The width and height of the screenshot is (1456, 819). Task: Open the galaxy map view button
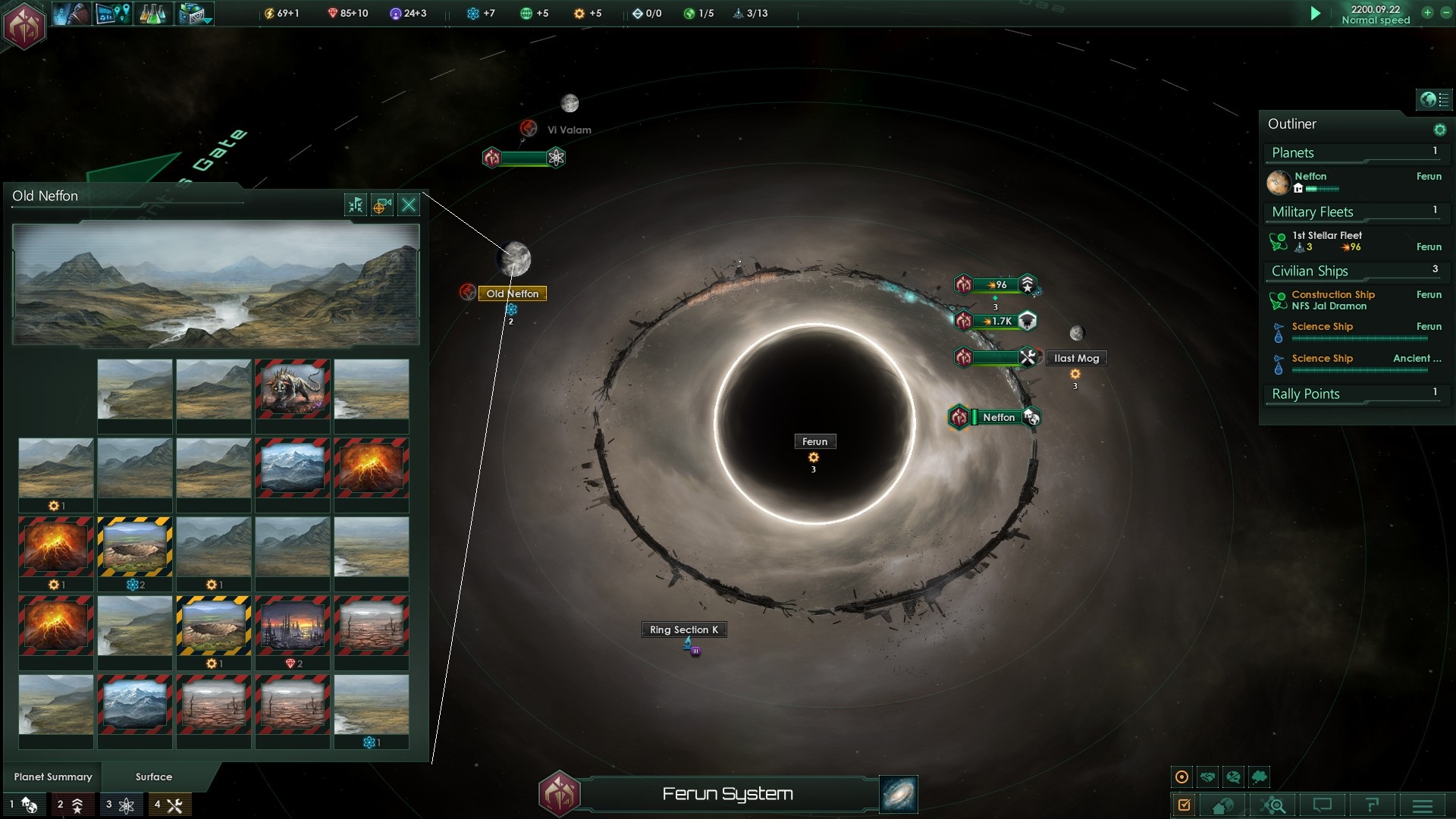(x=899, y=794)
